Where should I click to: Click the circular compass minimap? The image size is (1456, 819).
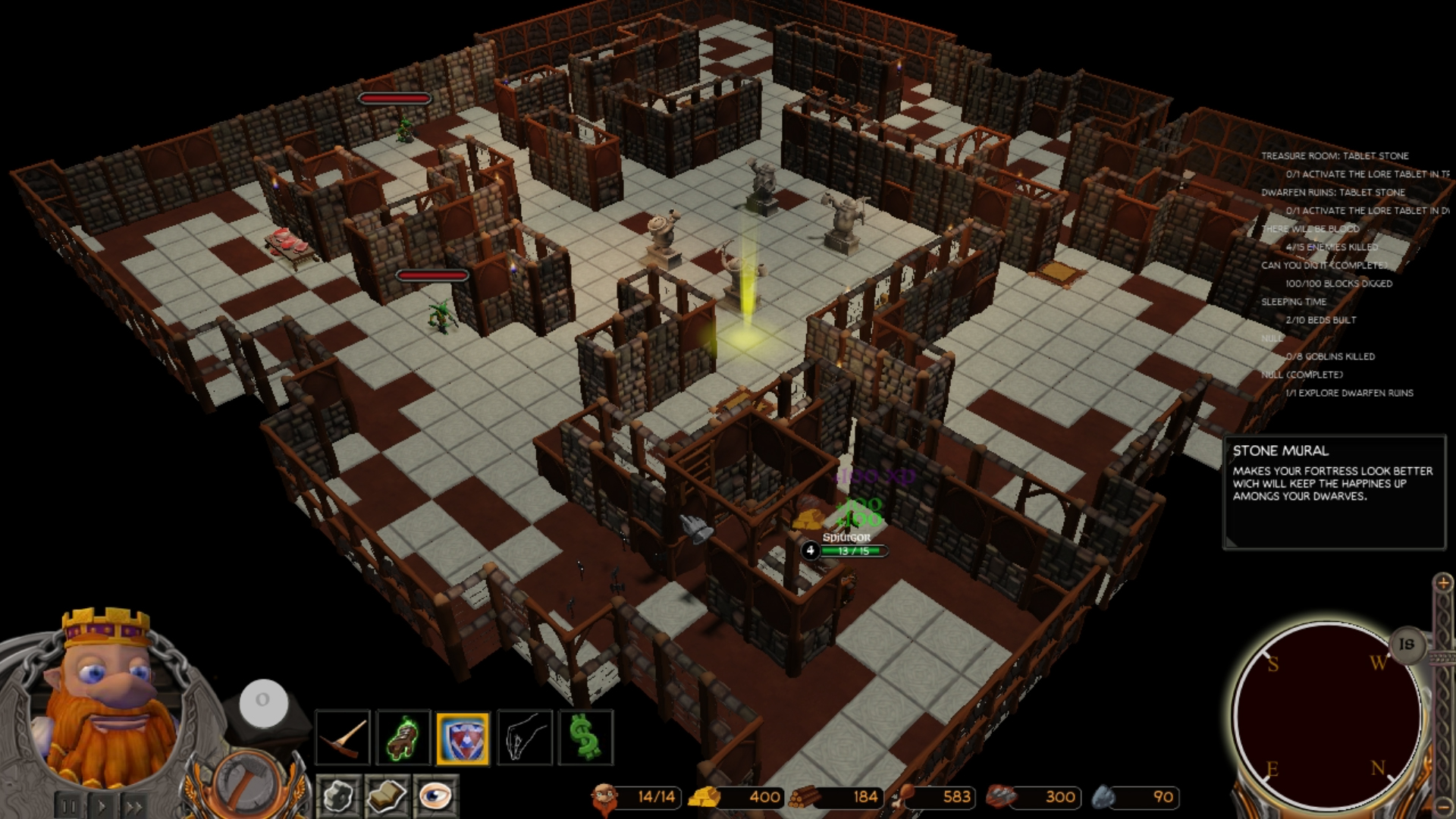coord(1326,717)
